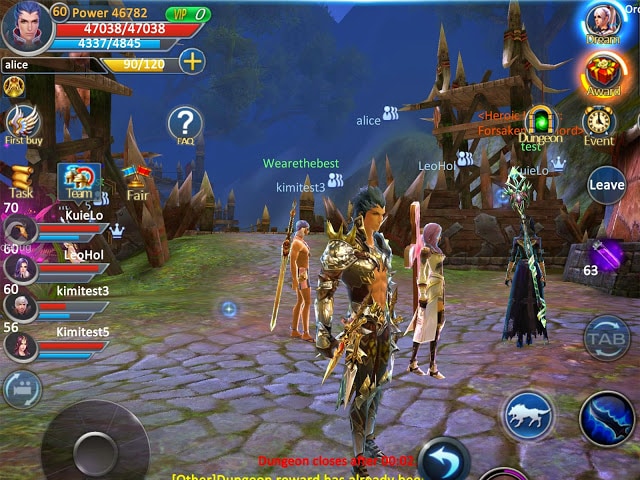Viewport: 640px width, 480px height.
Task: Switch to the Task tab
Action: tap(21, 180)
